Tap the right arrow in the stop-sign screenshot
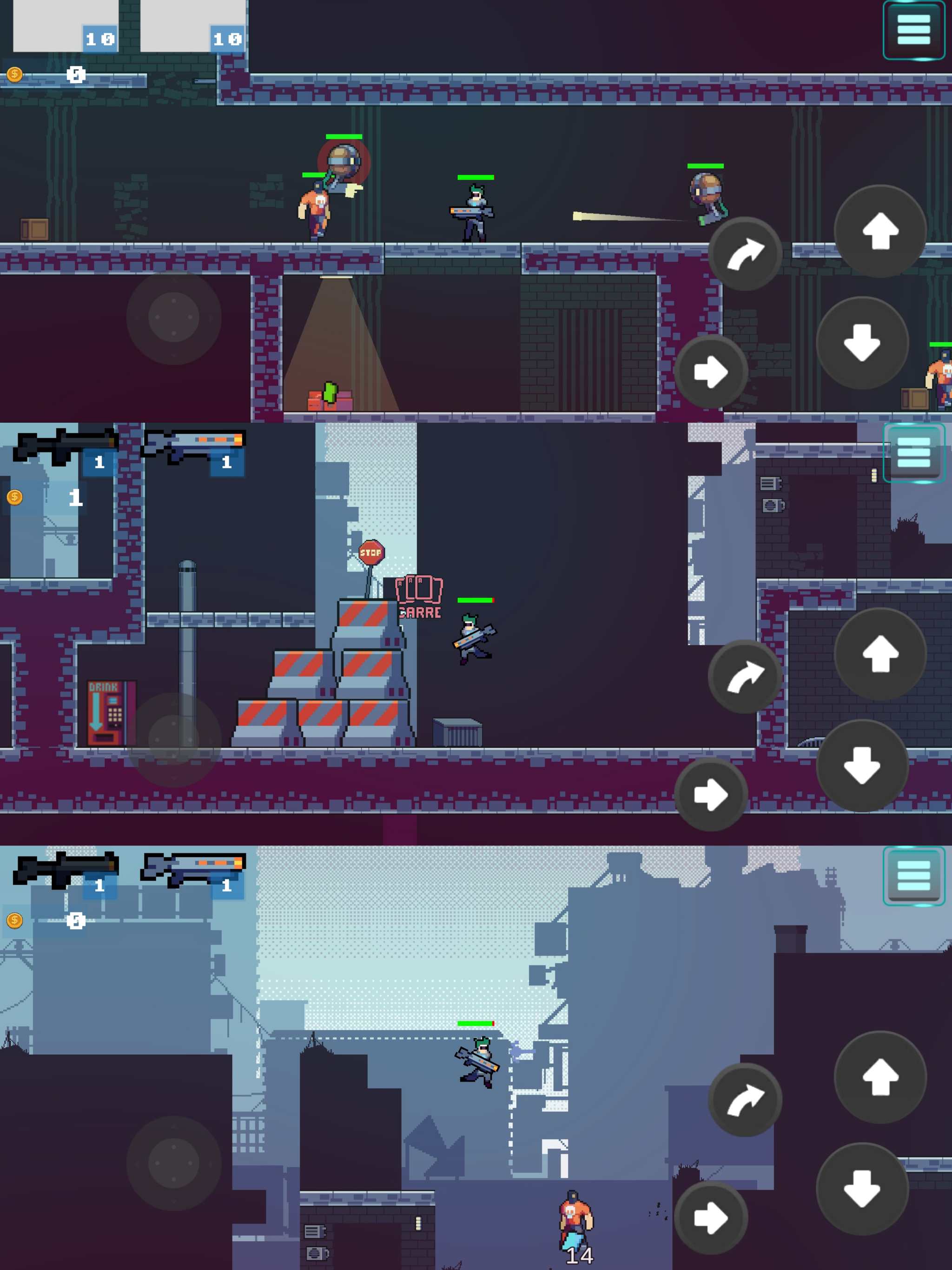Screen dimensions: 952x1270 point(710,794)
